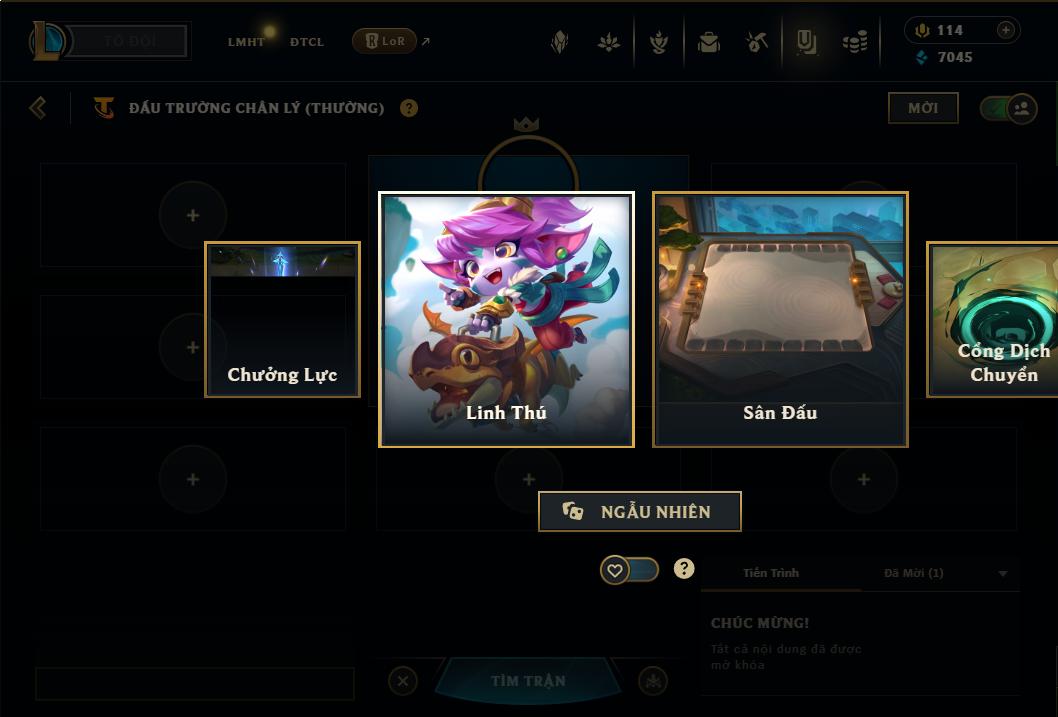Click the NGẪU NHIÊN random button

640,512
